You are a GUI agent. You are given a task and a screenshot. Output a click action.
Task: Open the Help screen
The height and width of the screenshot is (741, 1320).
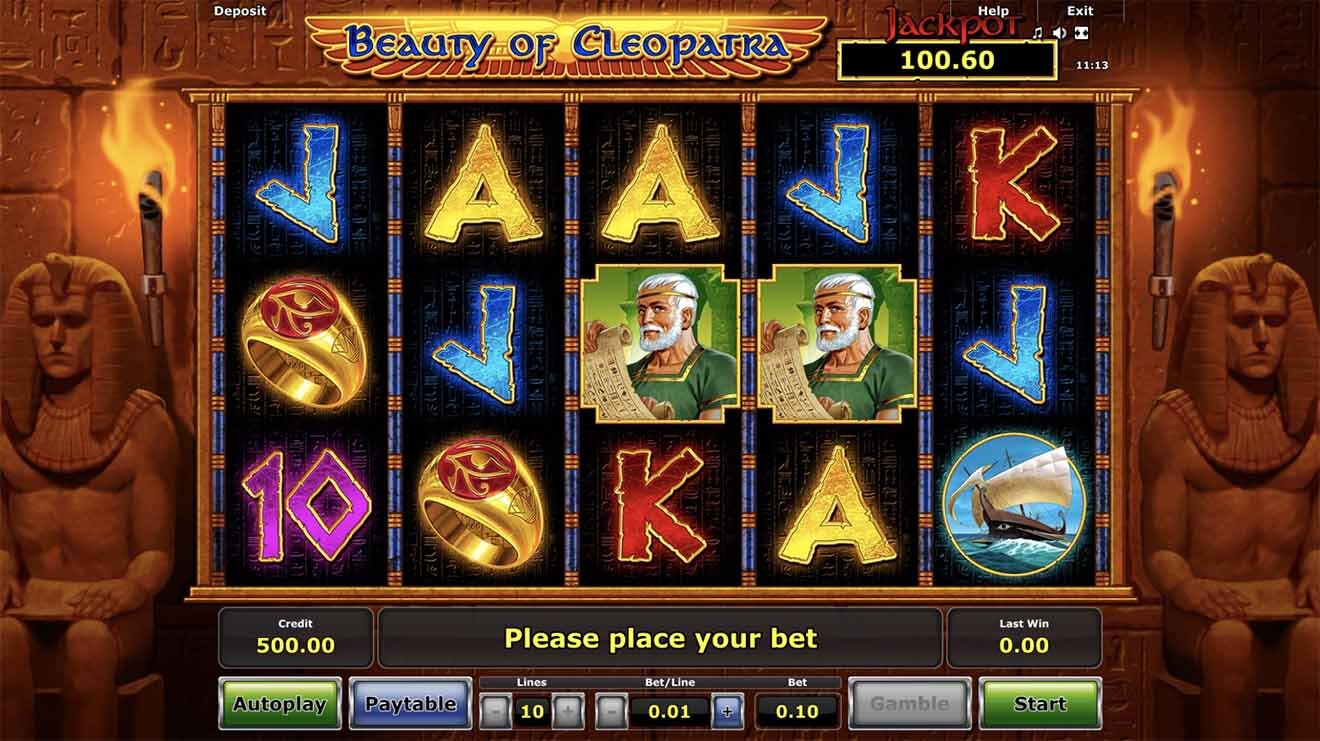tap(993, 11)
